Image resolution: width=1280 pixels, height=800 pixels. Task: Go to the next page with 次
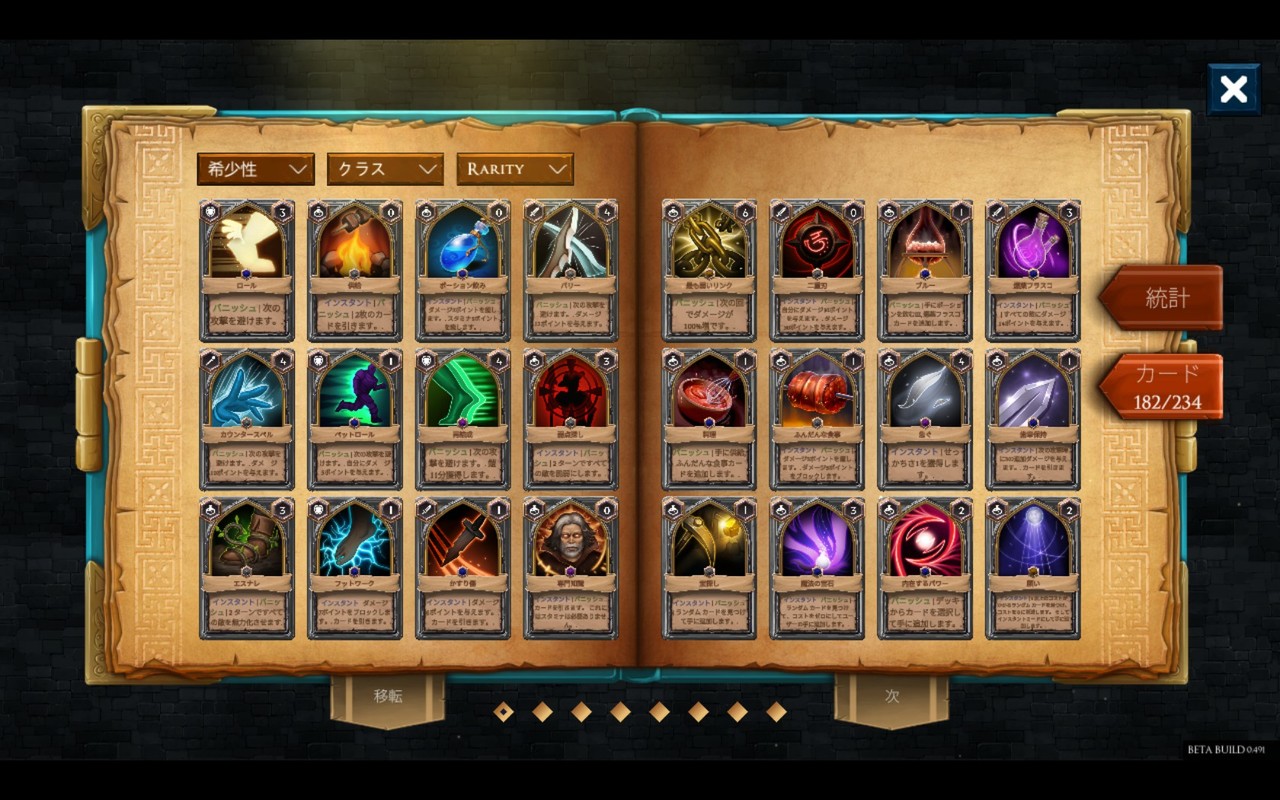point(891,697)
